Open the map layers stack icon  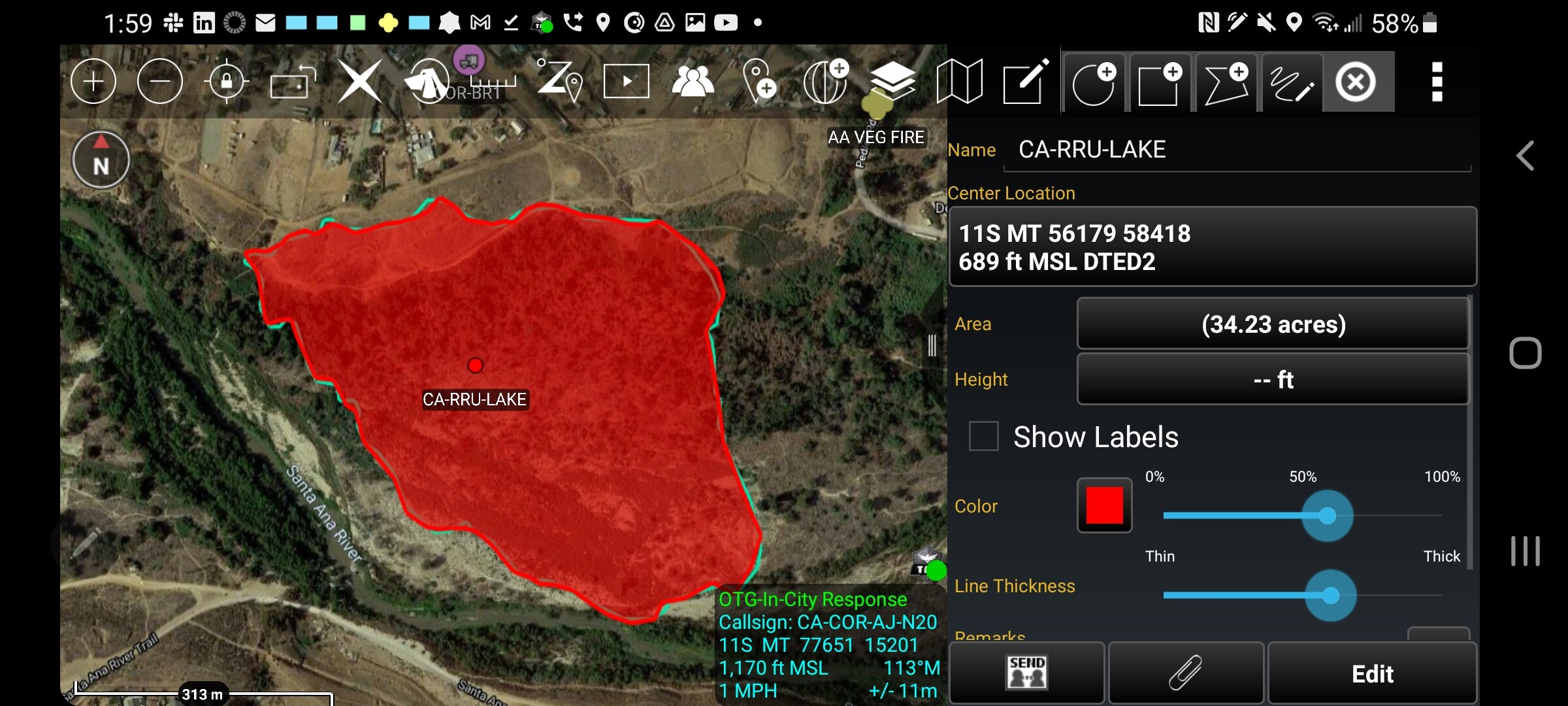[x=892, y=82]
